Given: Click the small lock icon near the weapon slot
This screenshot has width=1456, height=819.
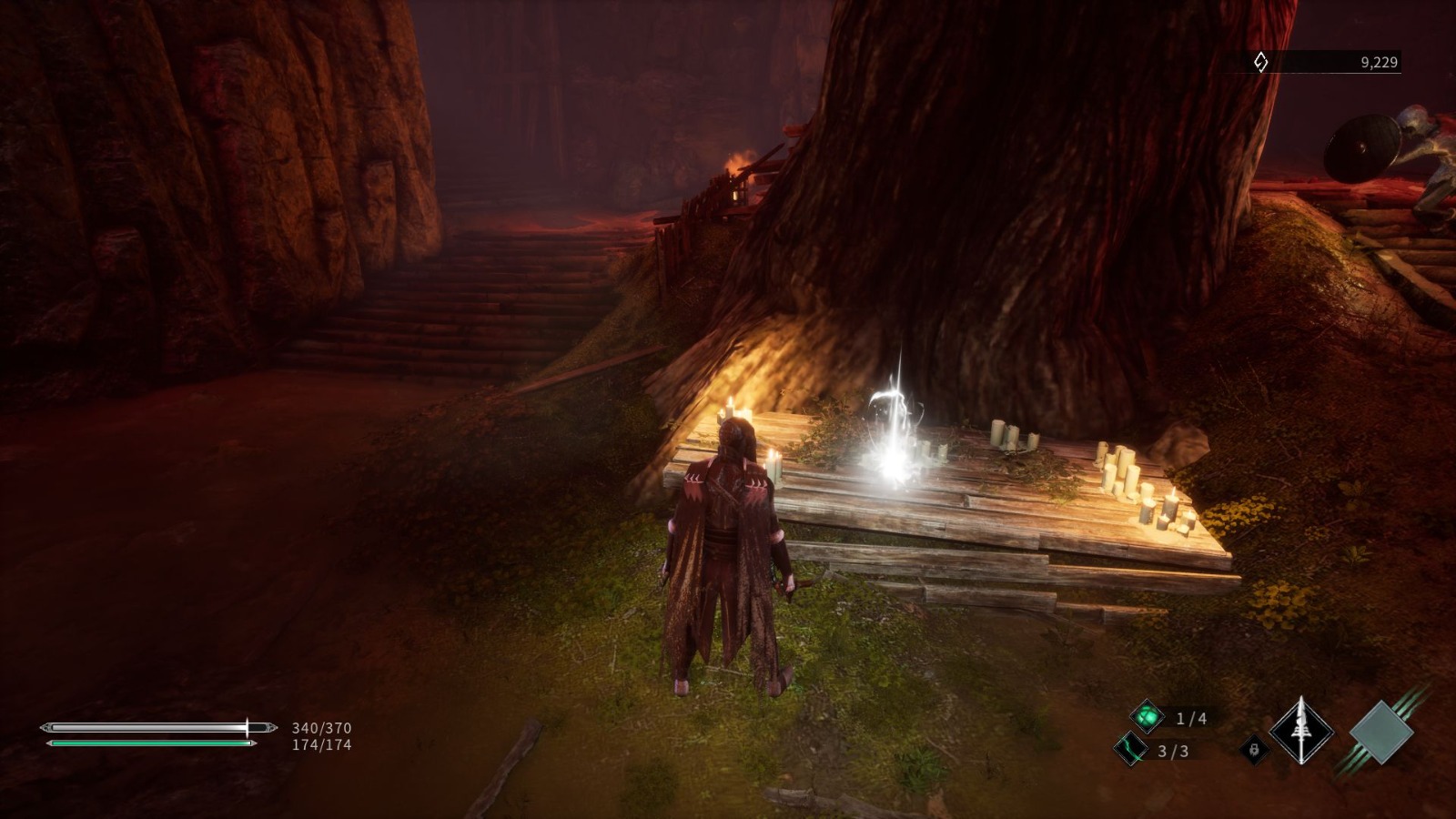Looking at the screenshot, I should click(1255, 748).
